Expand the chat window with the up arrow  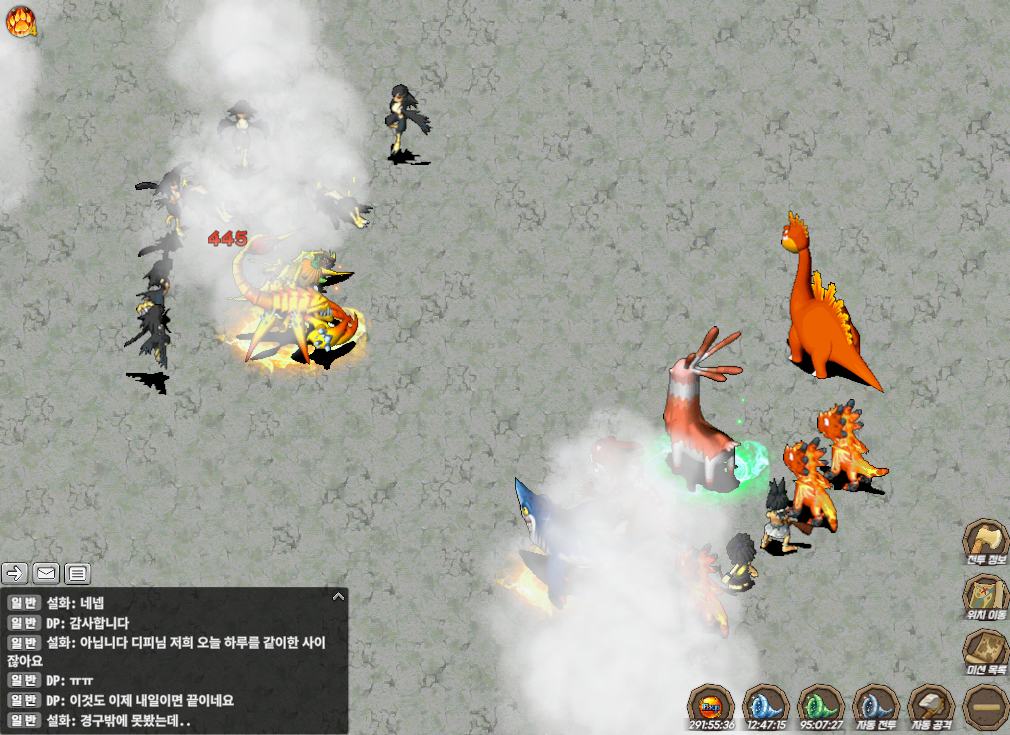tap(338, 596)
